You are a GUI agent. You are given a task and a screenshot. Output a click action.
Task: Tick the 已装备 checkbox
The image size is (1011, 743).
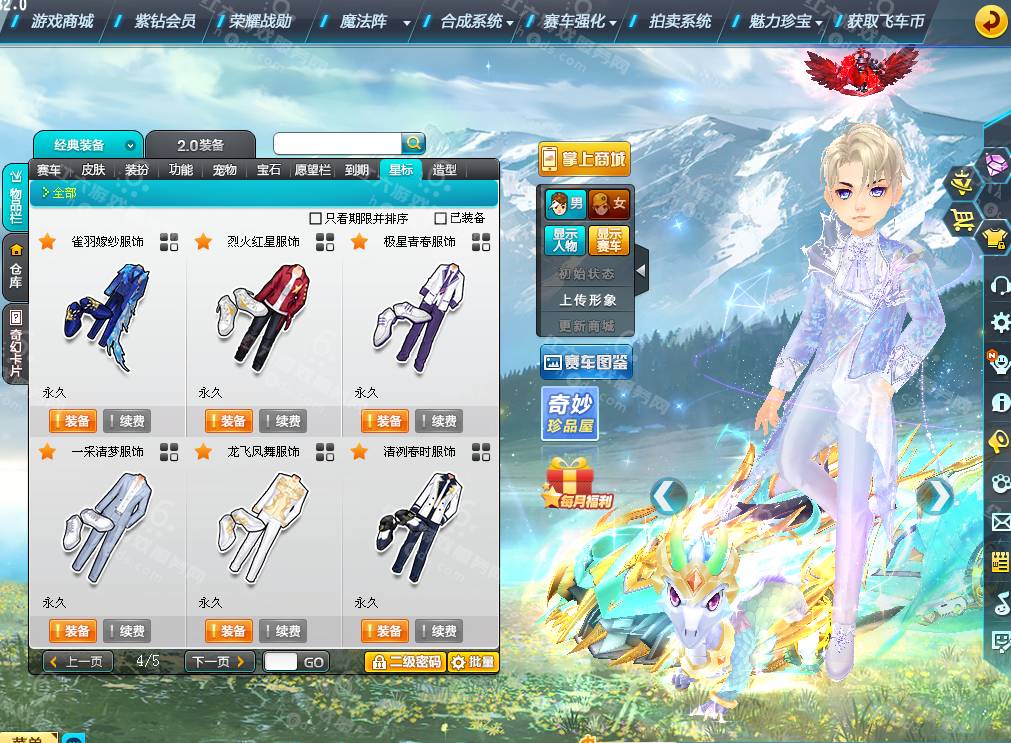(441, 218)
